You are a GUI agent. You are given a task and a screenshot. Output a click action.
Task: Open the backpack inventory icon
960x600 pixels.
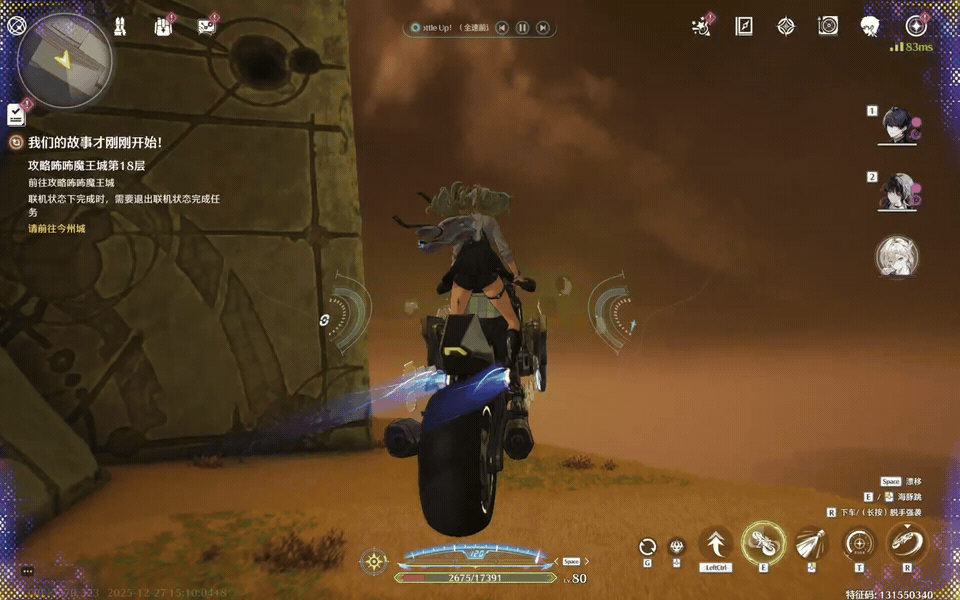(163, 27)
